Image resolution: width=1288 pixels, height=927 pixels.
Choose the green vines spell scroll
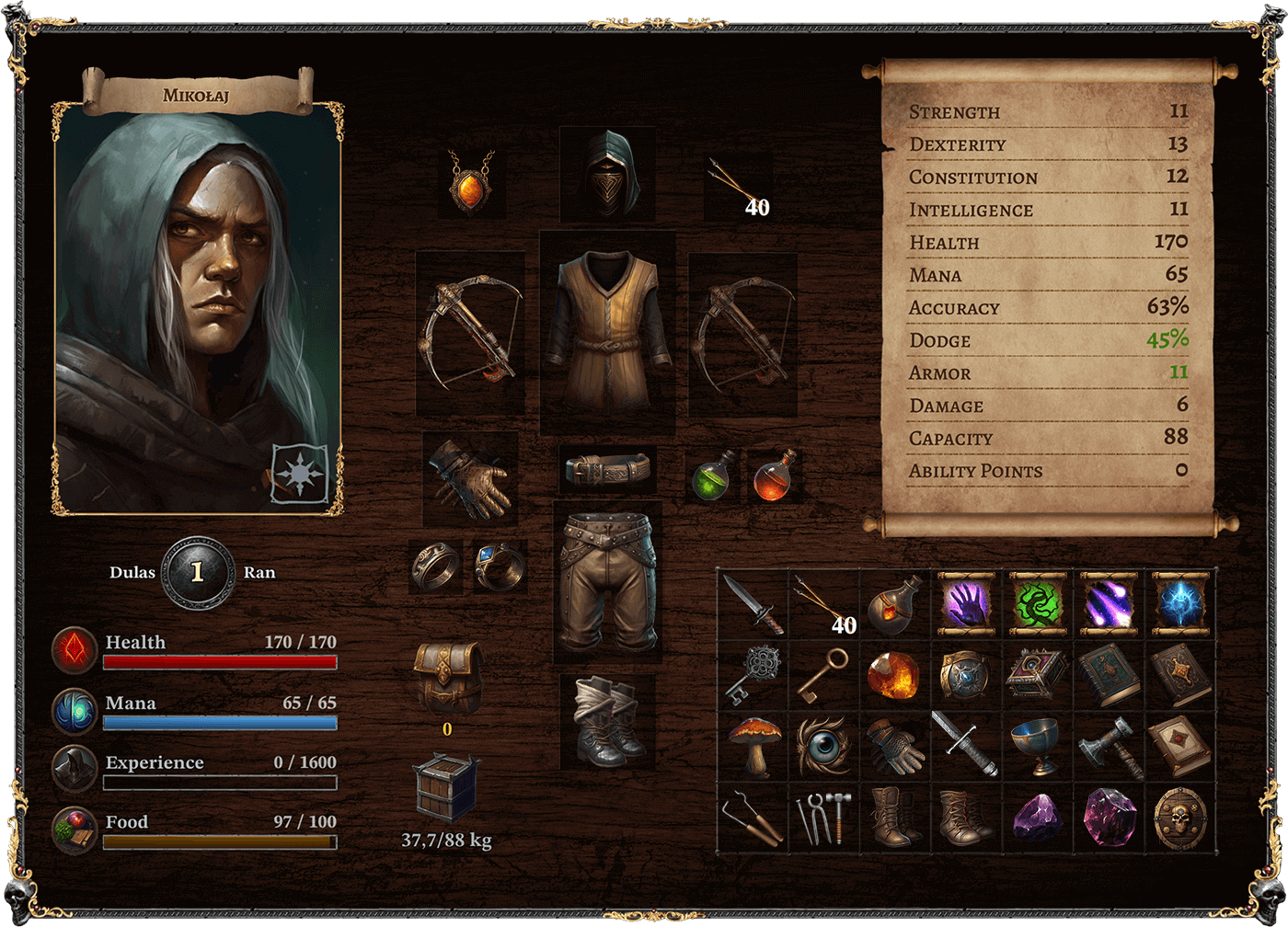click(x=1038, y=603)
